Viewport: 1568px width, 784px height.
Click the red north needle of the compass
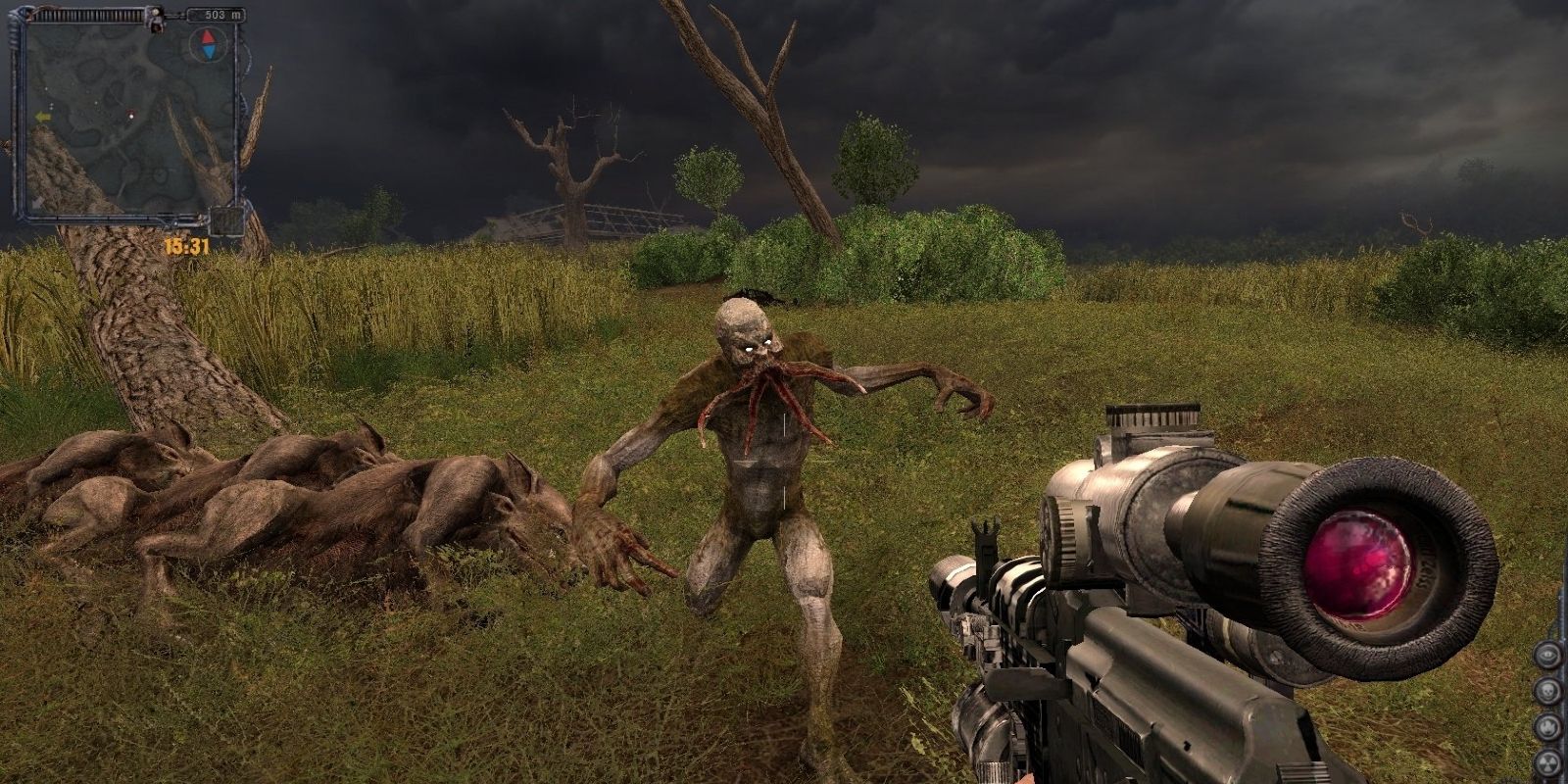[208, 38]
